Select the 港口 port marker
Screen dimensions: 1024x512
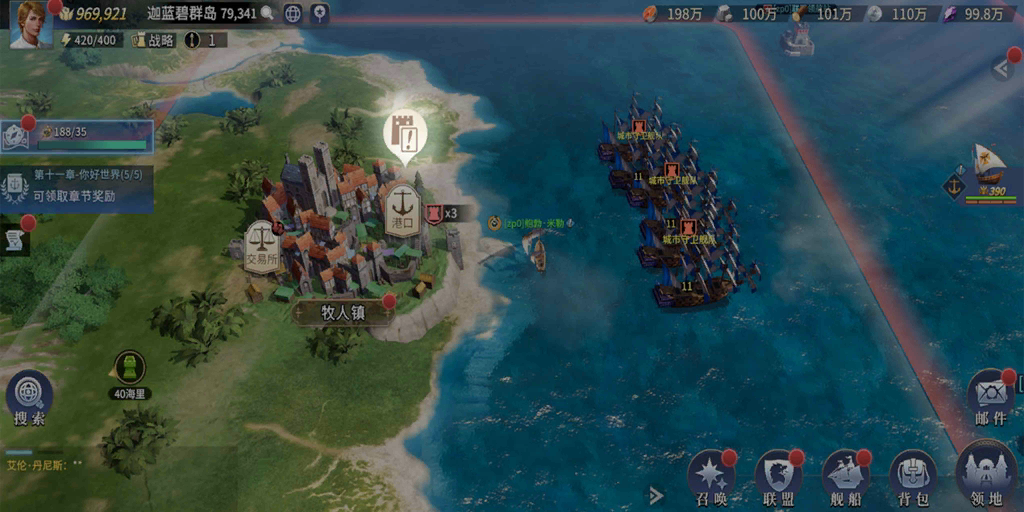click(x=402, y=208)
